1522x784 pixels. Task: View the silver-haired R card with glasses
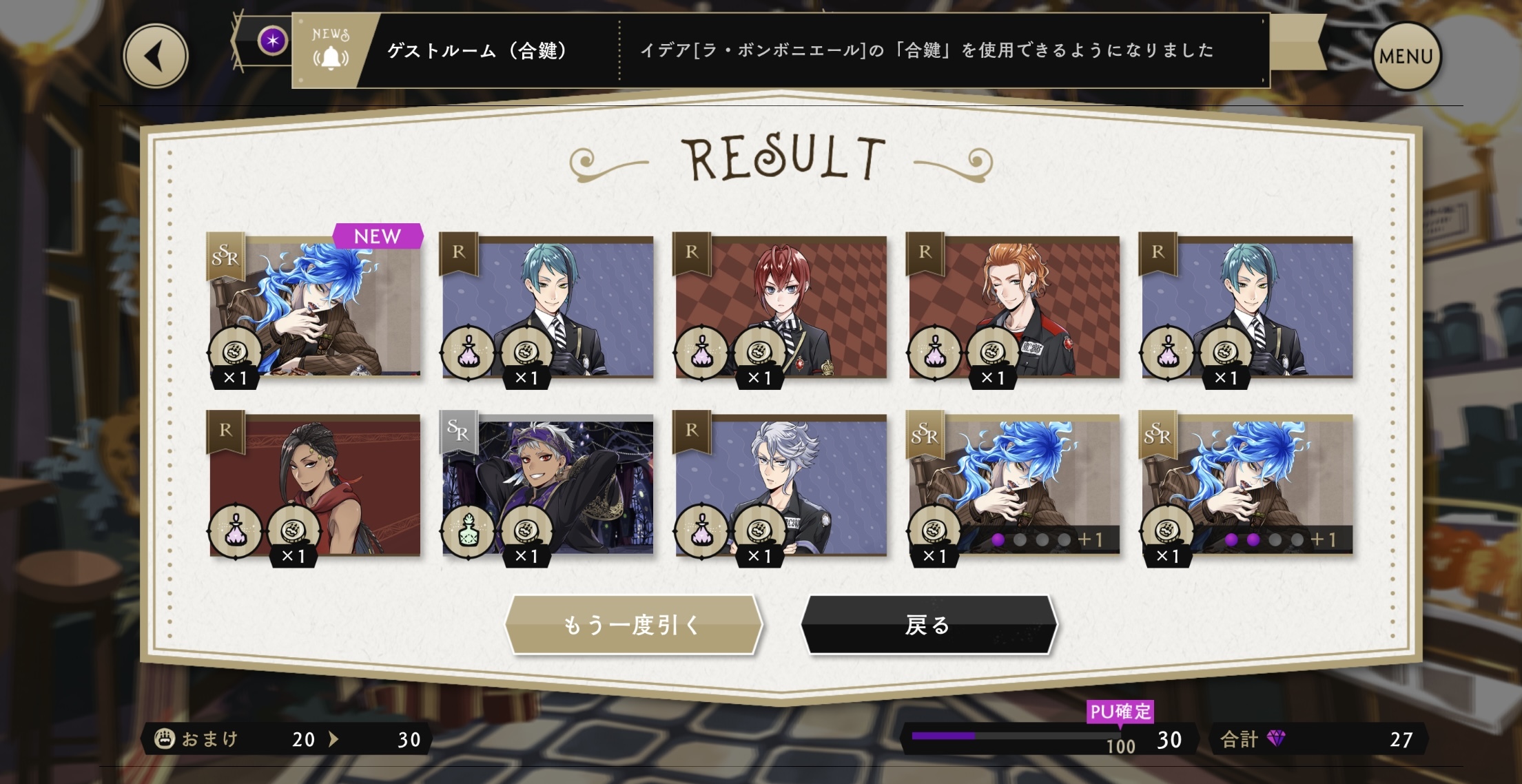coord(781,485)
